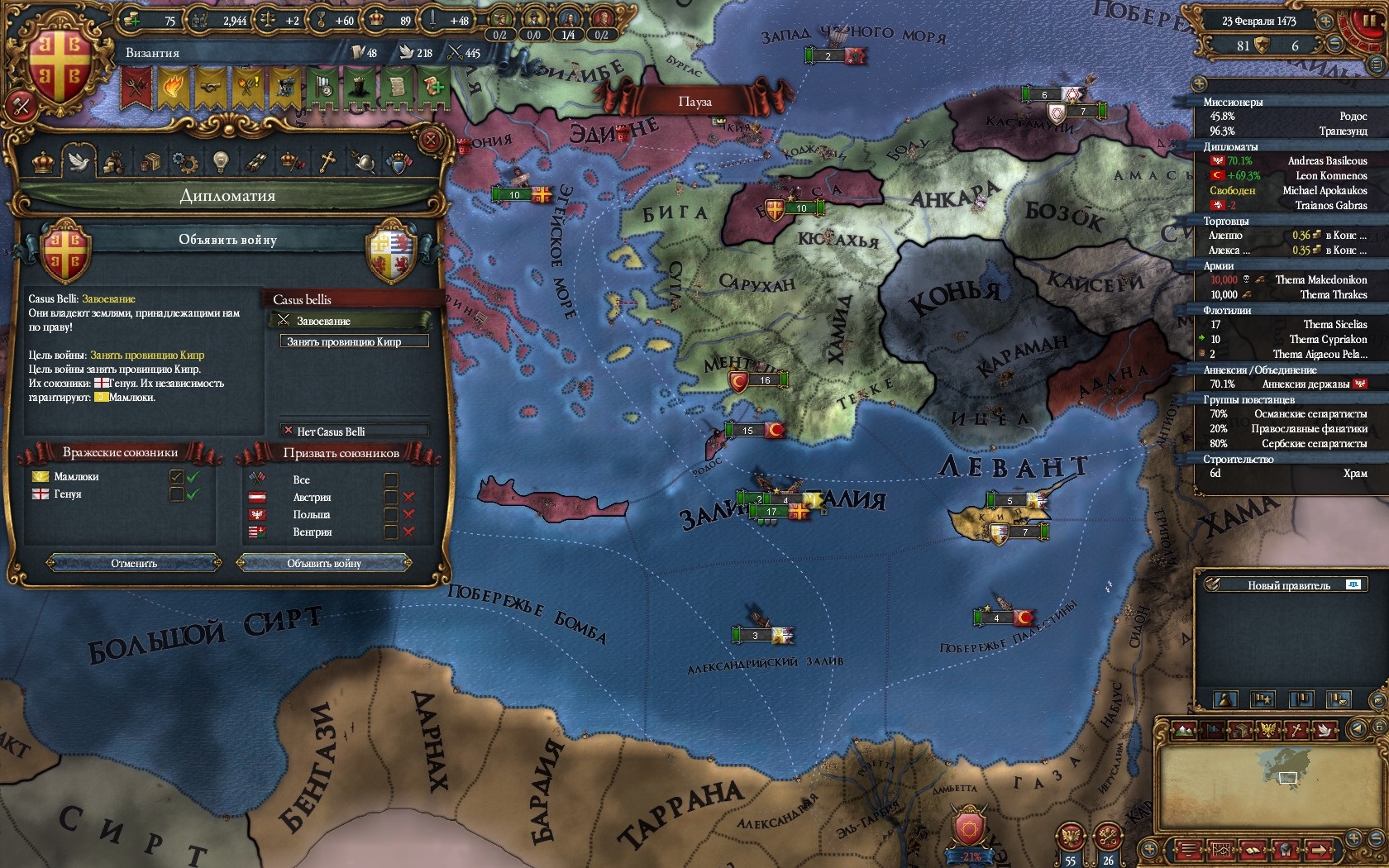Screen dimensions: 1389x868
Task: Cancel the war declaration with Отменить
Action: (134, 564)
